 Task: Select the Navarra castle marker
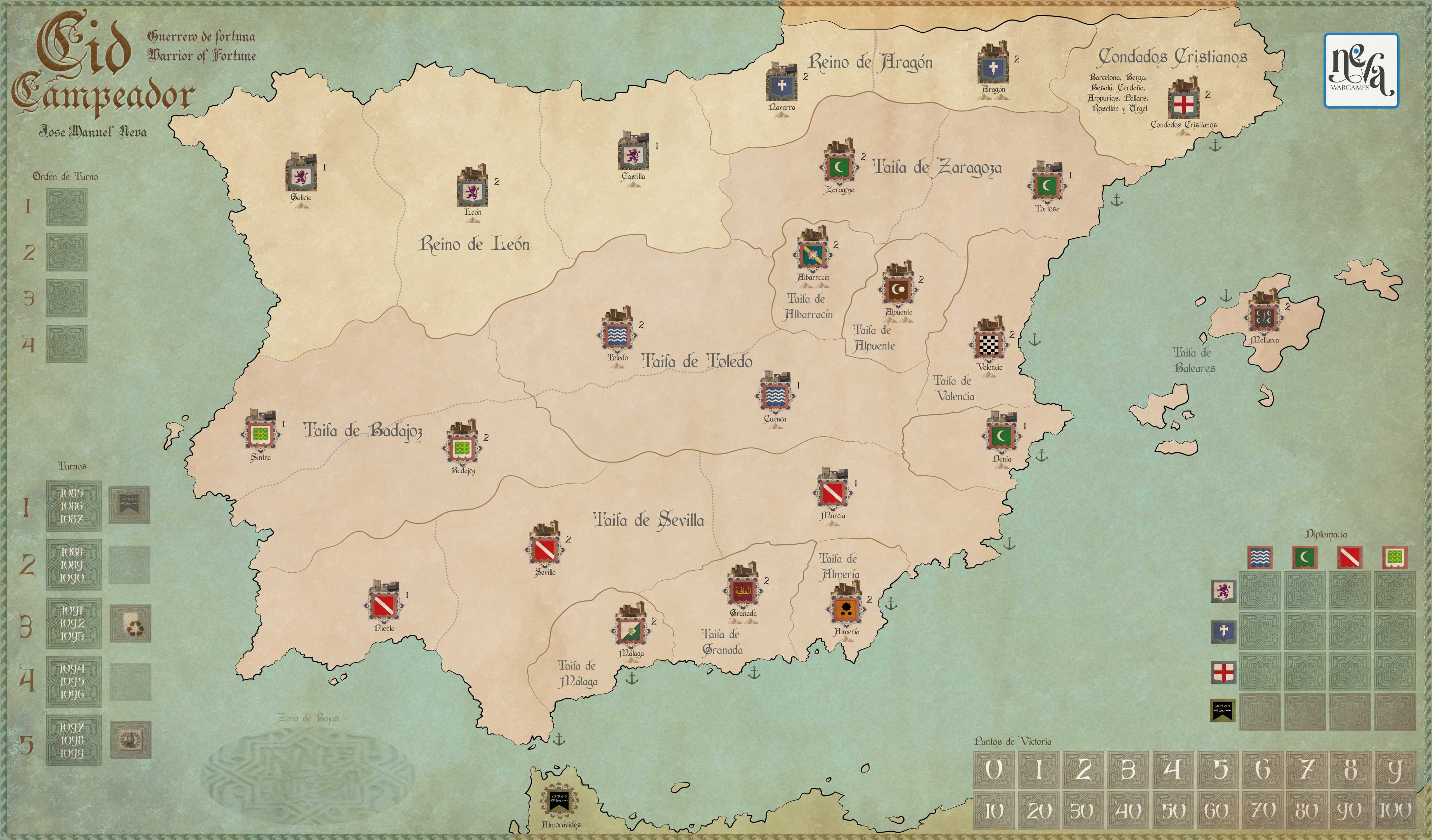782,83
